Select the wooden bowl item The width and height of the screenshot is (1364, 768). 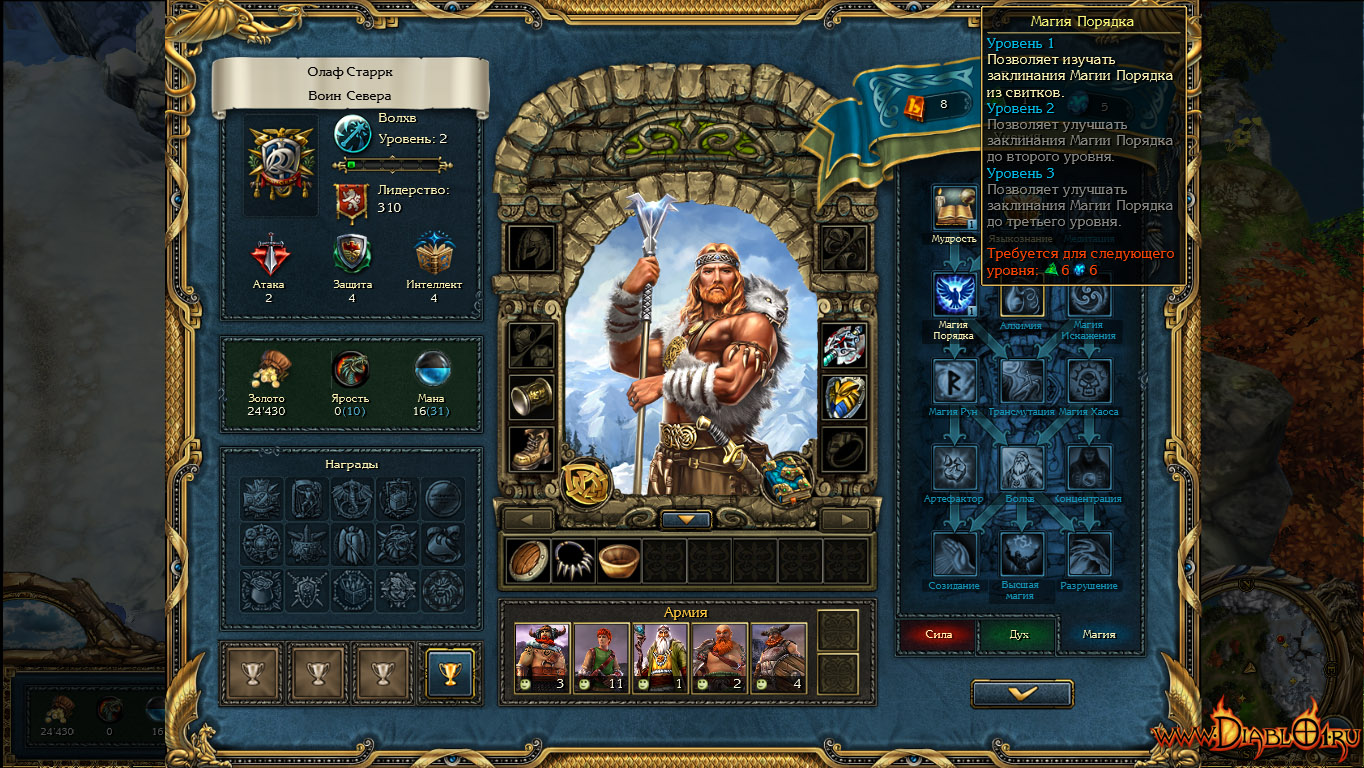pos(619,561)
